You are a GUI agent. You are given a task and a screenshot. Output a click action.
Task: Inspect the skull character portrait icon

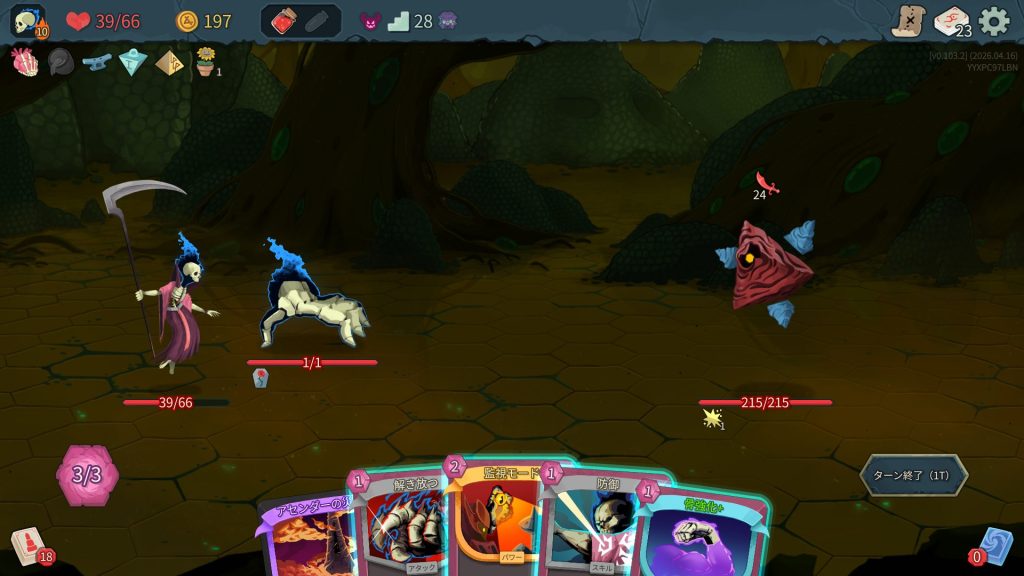click(x=27, y=21)
